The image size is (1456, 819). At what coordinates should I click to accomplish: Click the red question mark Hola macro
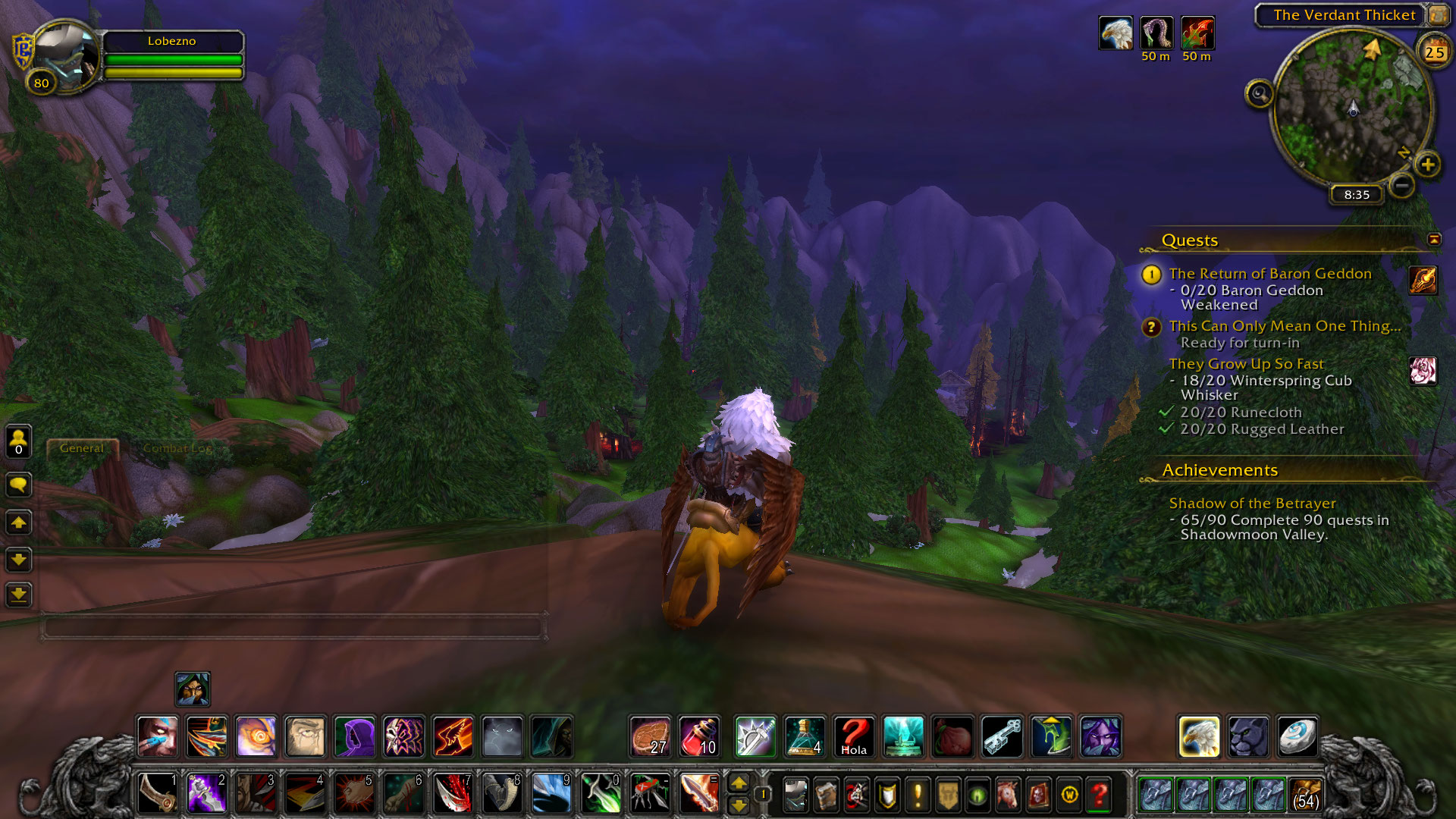(853, 736)
